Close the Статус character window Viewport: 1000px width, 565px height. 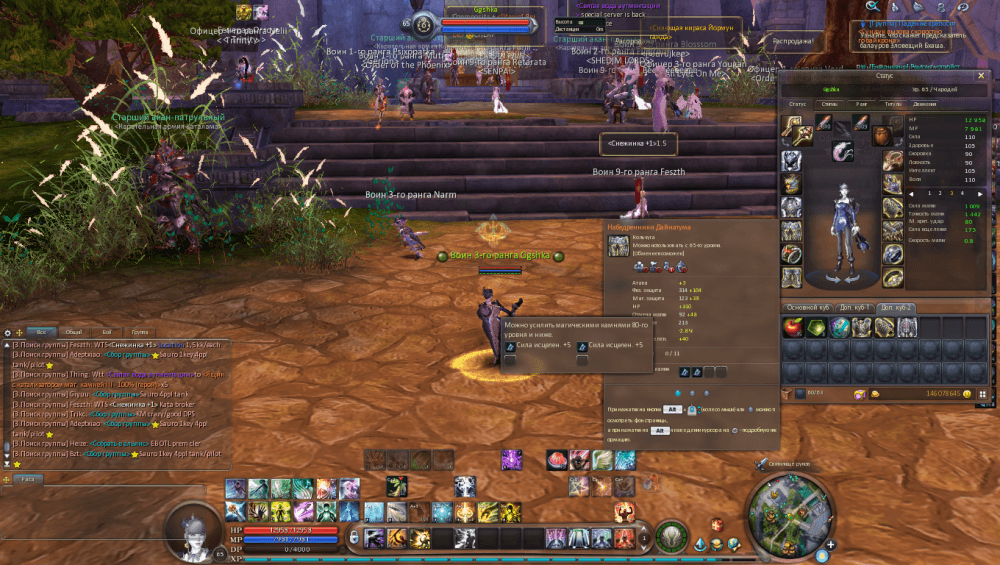click(x=980, y=75)
